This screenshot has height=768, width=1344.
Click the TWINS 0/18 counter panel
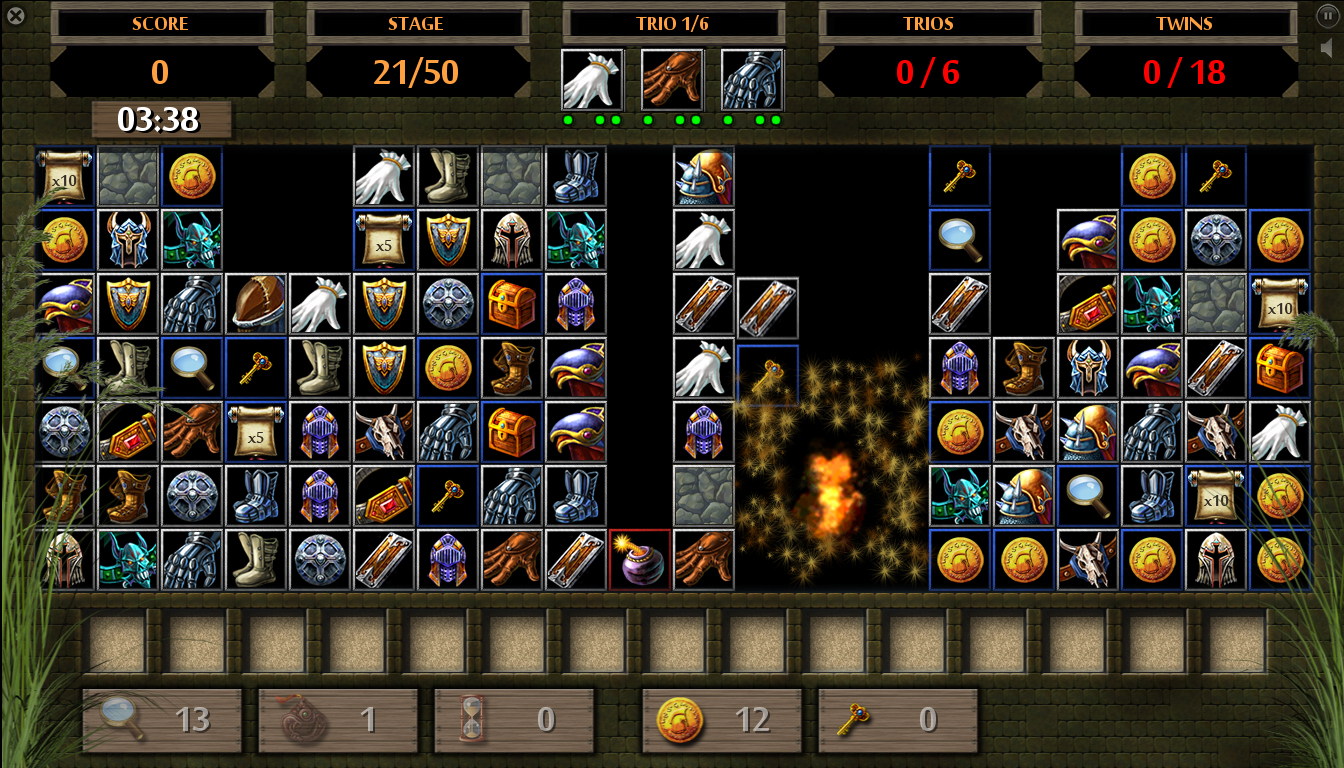[1184, 72]
